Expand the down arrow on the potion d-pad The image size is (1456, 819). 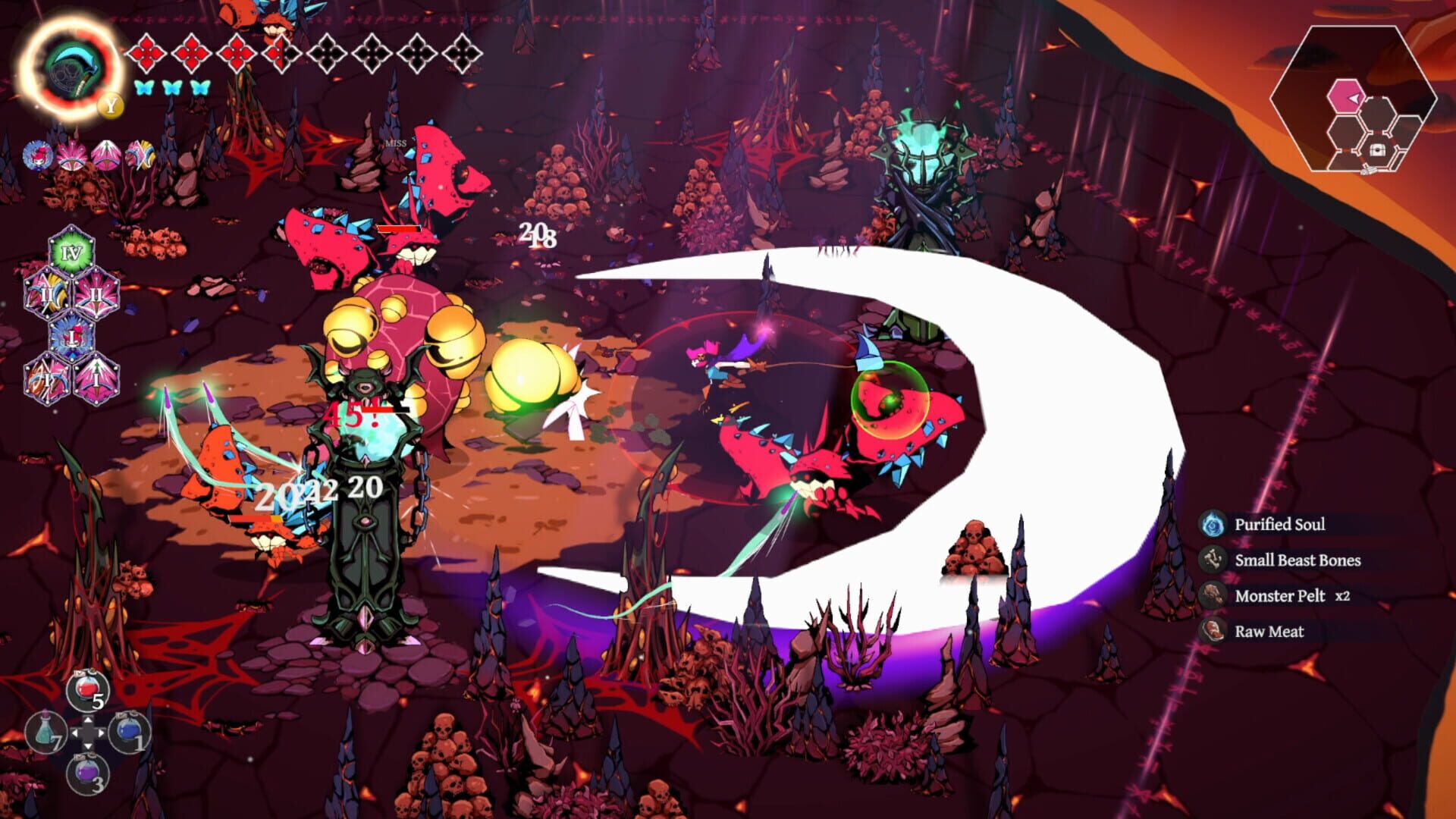click(x=88, y=746)
